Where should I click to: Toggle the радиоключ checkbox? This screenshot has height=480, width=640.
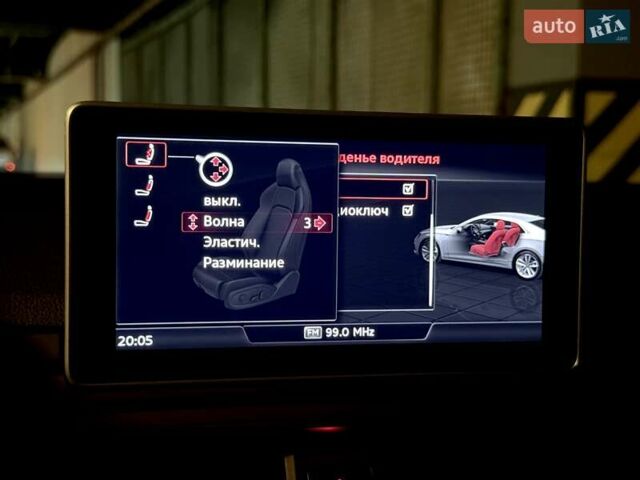click(407, 211)
